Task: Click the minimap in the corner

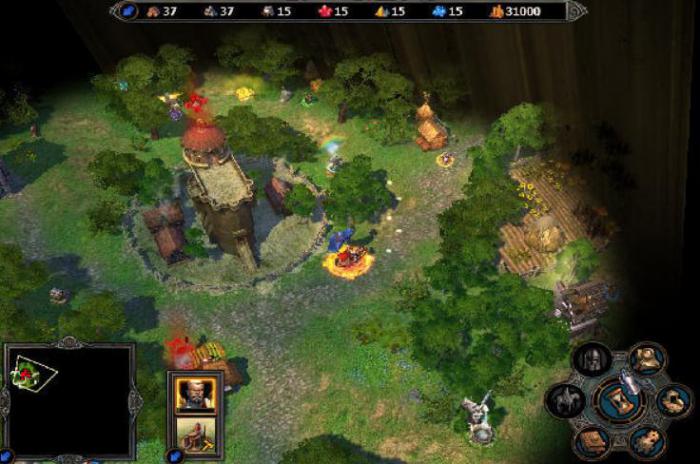Action: click(70, 399)
